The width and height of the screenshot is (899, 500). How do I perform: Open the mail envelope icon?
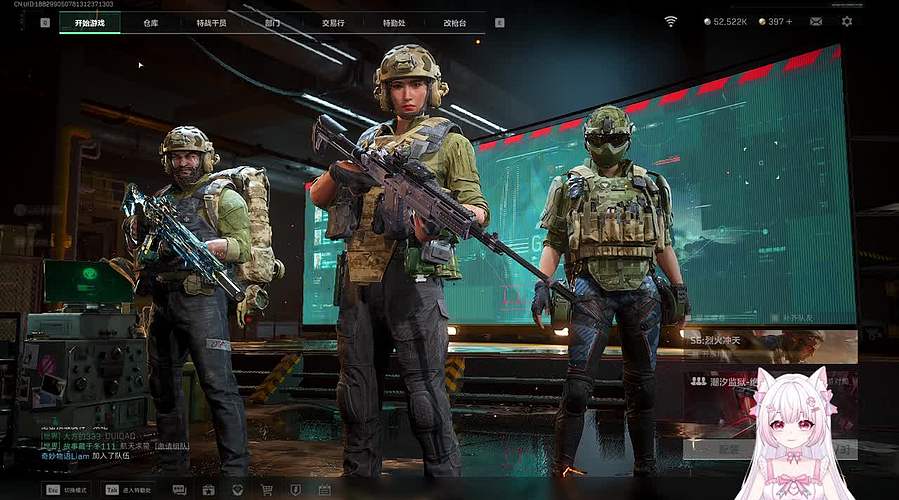coord(816,21)
